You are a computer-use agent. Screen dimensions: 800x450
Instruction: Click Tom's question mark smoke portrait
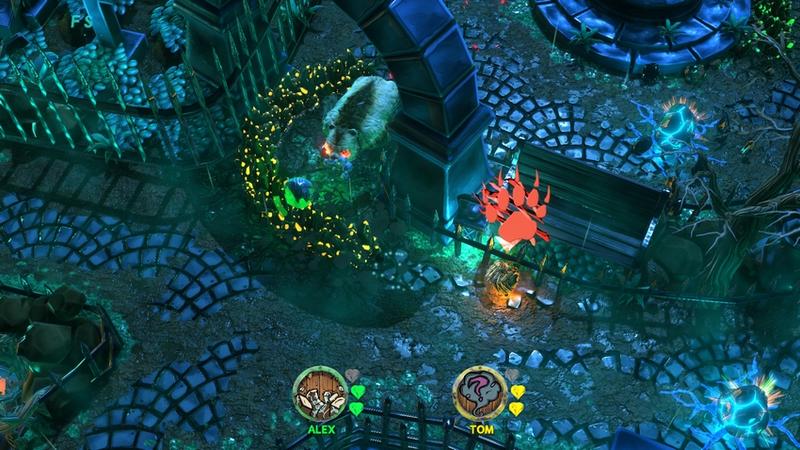pyautogui.click(x=480, y=393)
